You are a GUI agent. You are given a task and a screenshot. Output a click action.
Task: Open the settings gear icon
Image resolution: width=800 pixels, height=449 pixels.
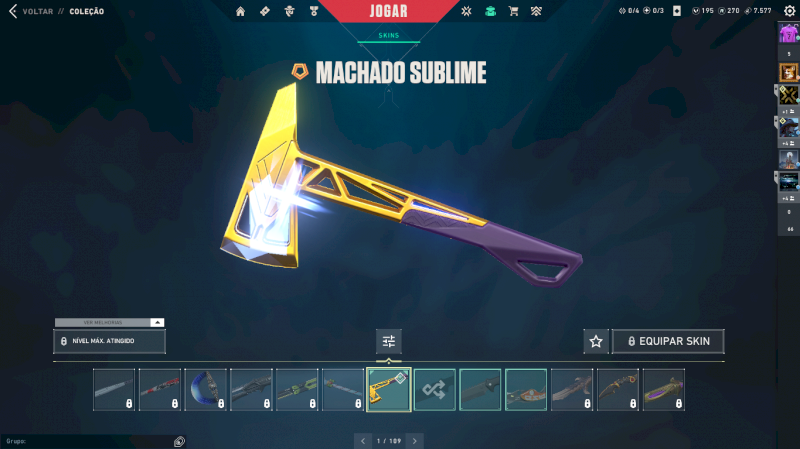coord(789,11)
